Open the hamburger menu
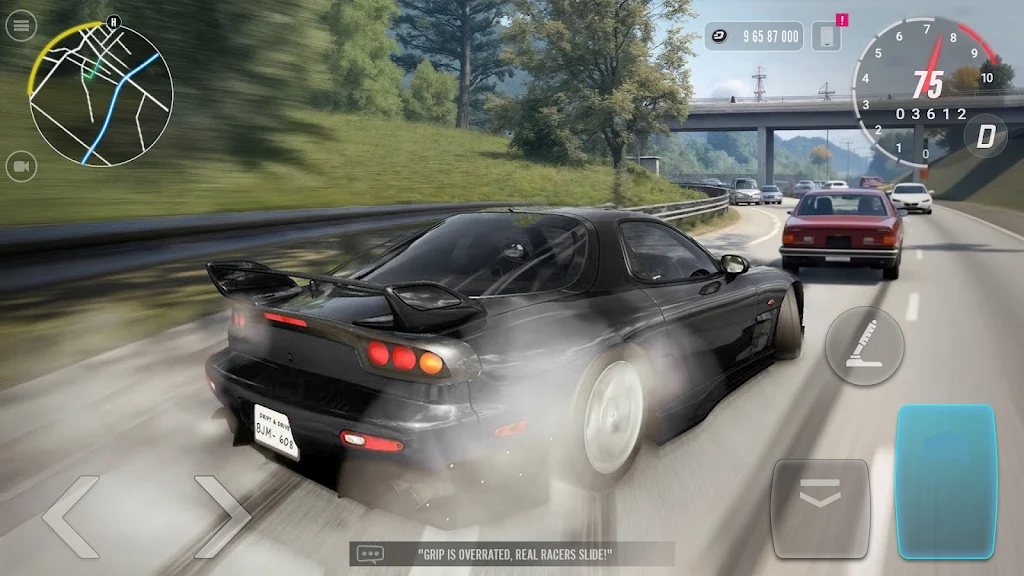This screenshot has height=576, width=1024. pyautogui.click(x=21, y=26)
